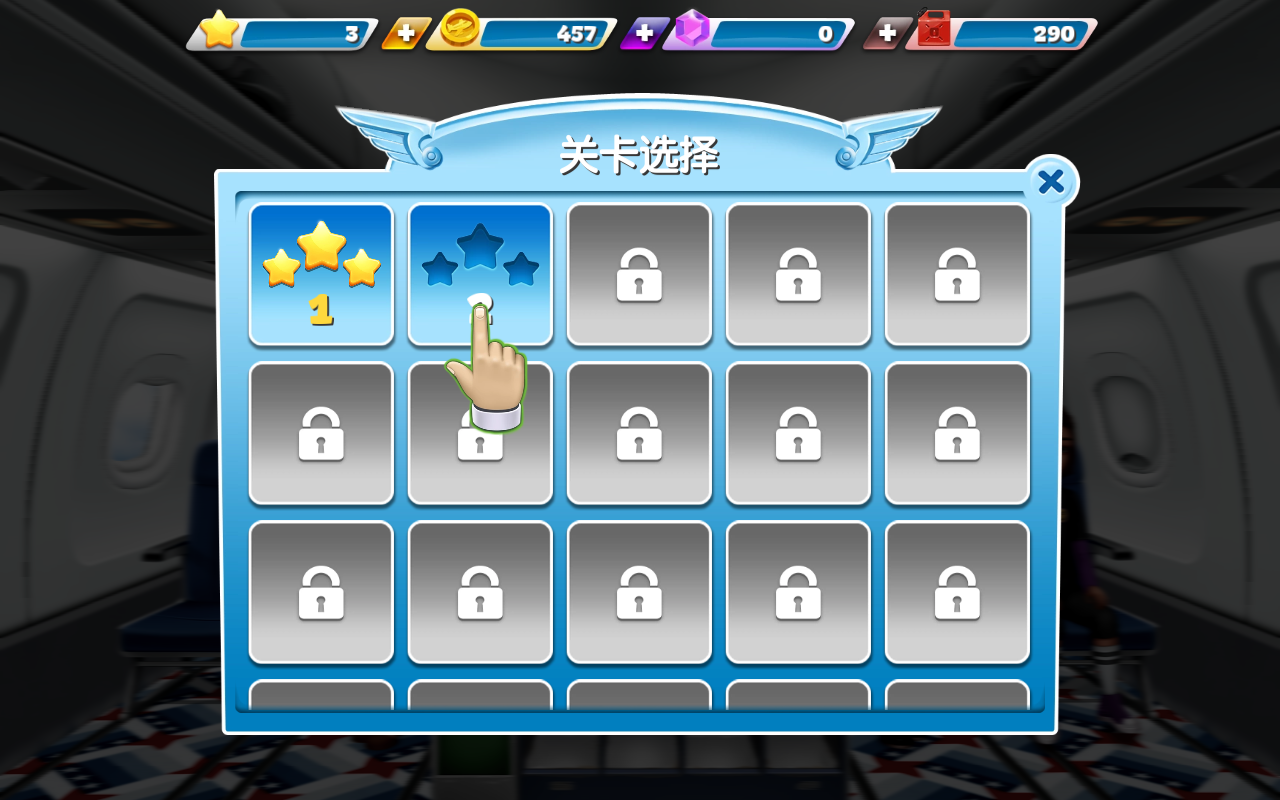Click the lock on the bottom-right level tile
This screenshot has height=800, width=1280.
click(956, 592)
